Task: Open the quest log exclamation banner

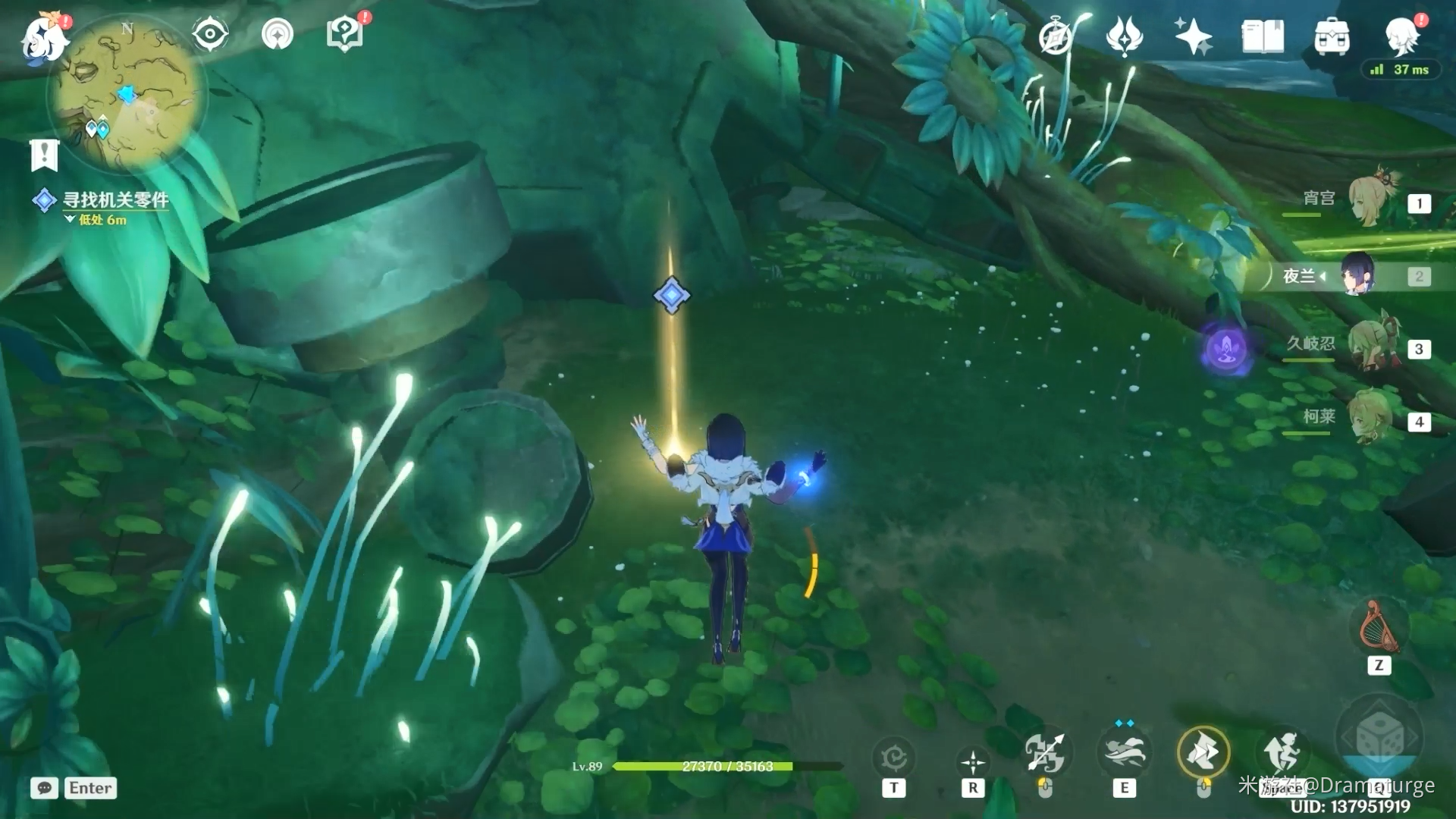Action: 44,155
